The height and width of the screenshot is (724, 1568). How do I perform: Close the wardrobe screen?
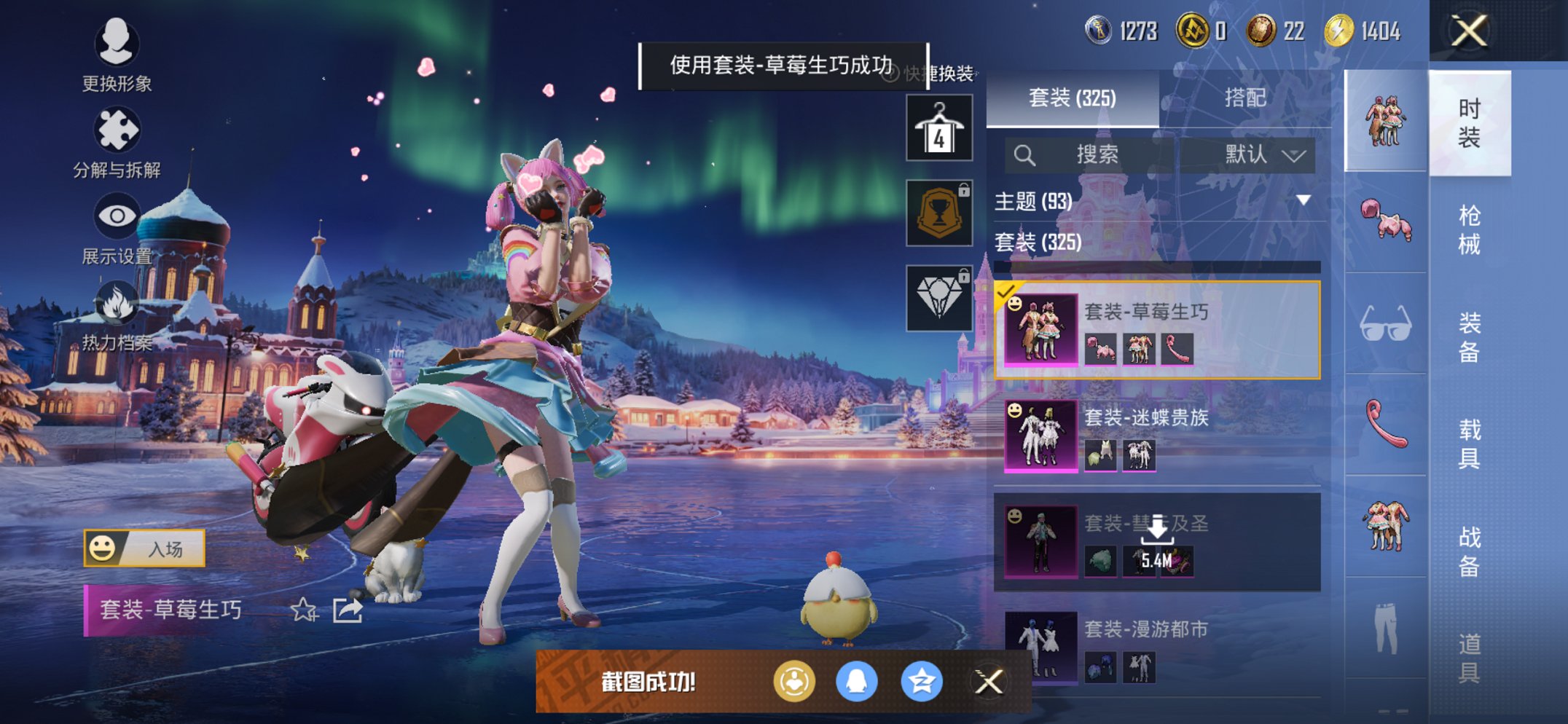click(x=1469, y=31)
